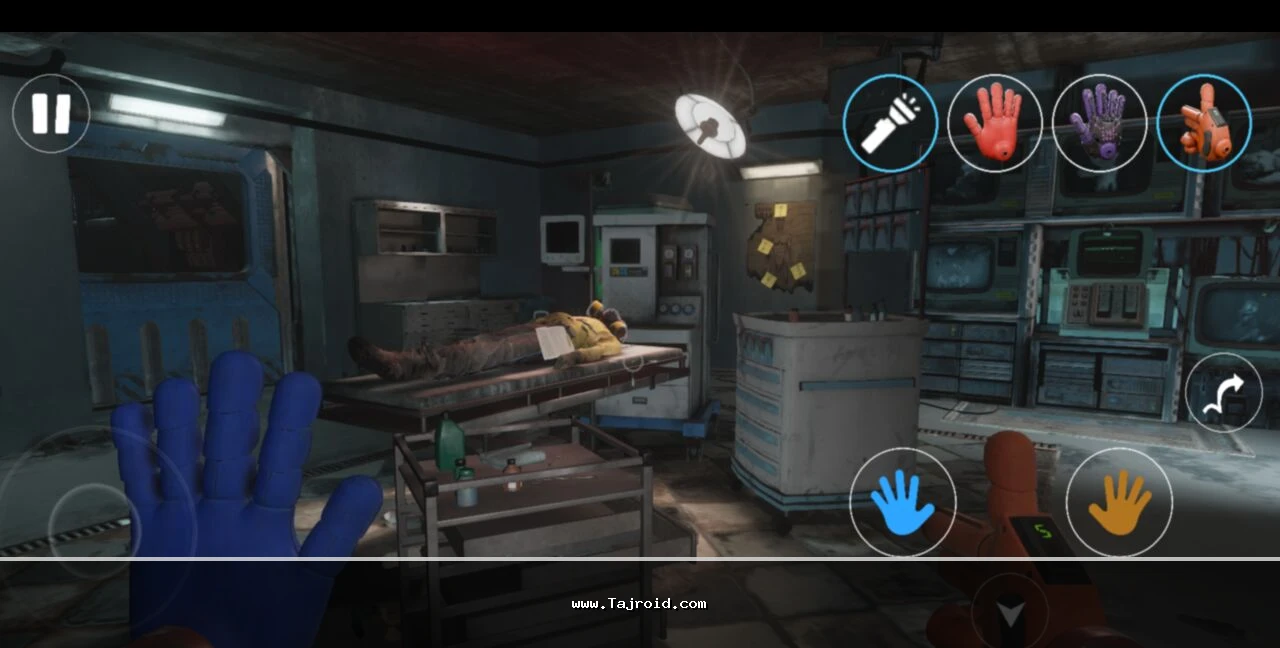This screenshot has height=648, width=1280.
Task: Fire the blue left hand
Action: 902,502
